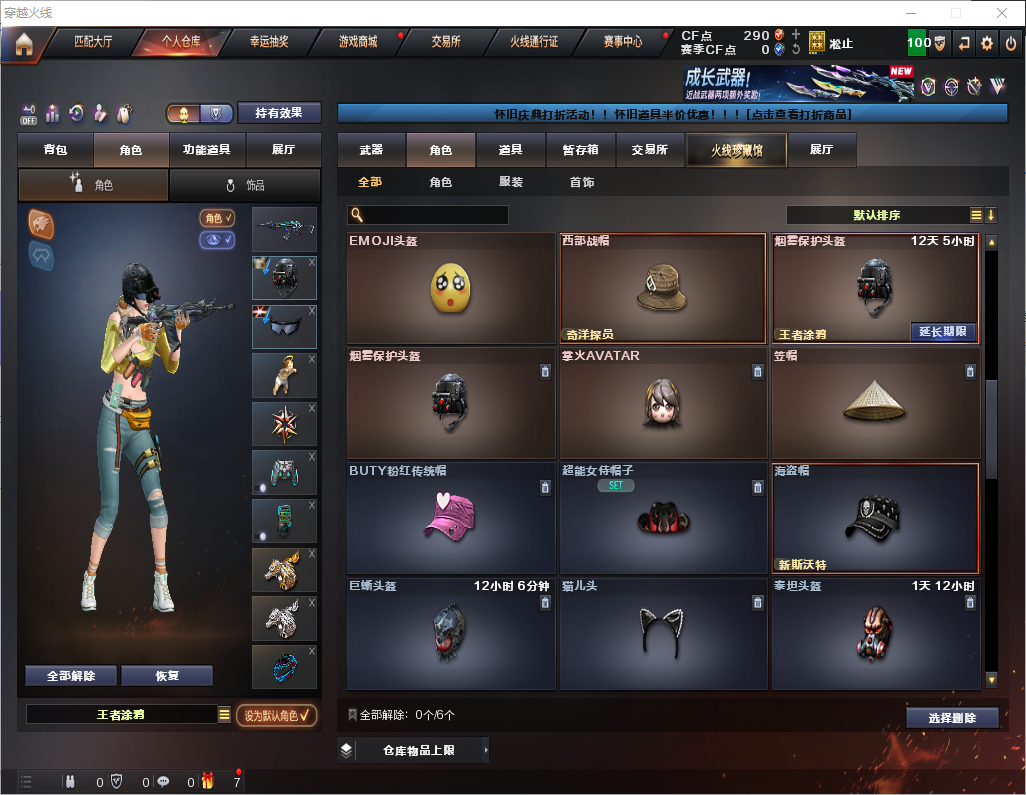Open 火线通行证 battle pass
1026x795 pixels.
pyautogui.click(x=534, y=42)
